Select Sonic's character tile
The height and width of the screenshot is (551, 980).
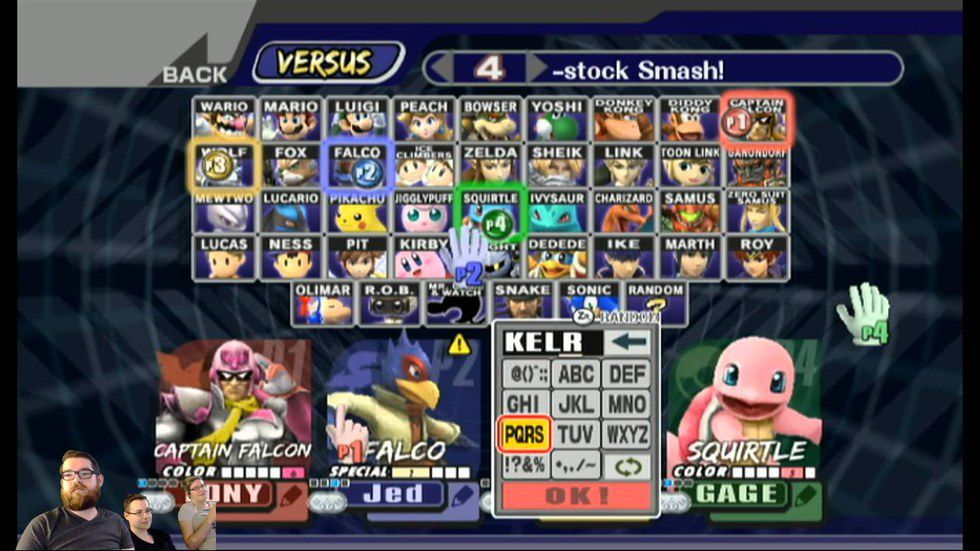(587, 302)
